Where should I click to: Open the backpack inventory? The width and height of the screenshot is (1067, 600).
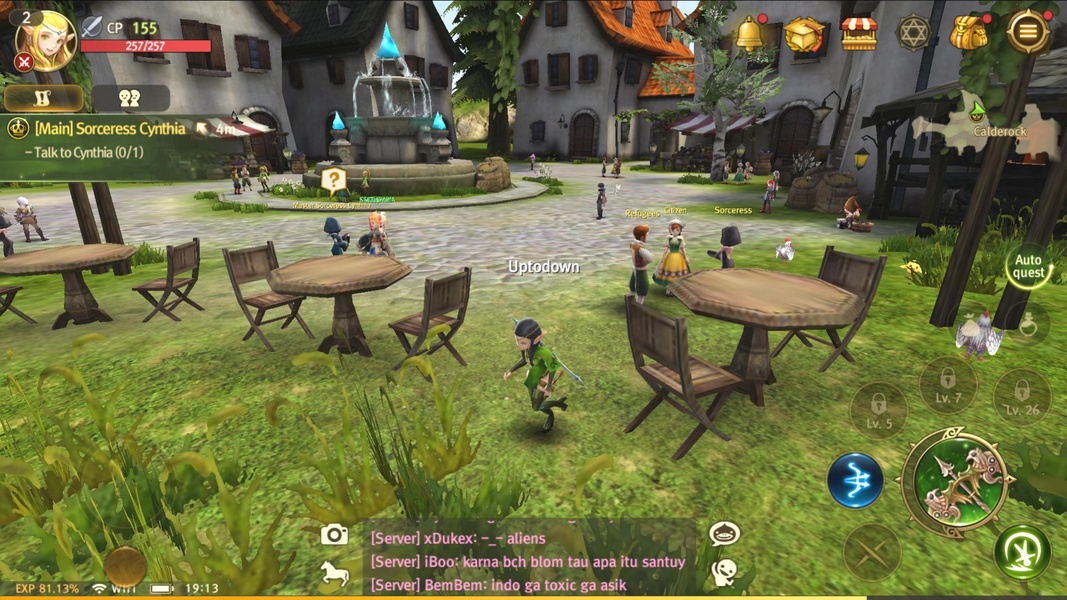coord(968,34)
